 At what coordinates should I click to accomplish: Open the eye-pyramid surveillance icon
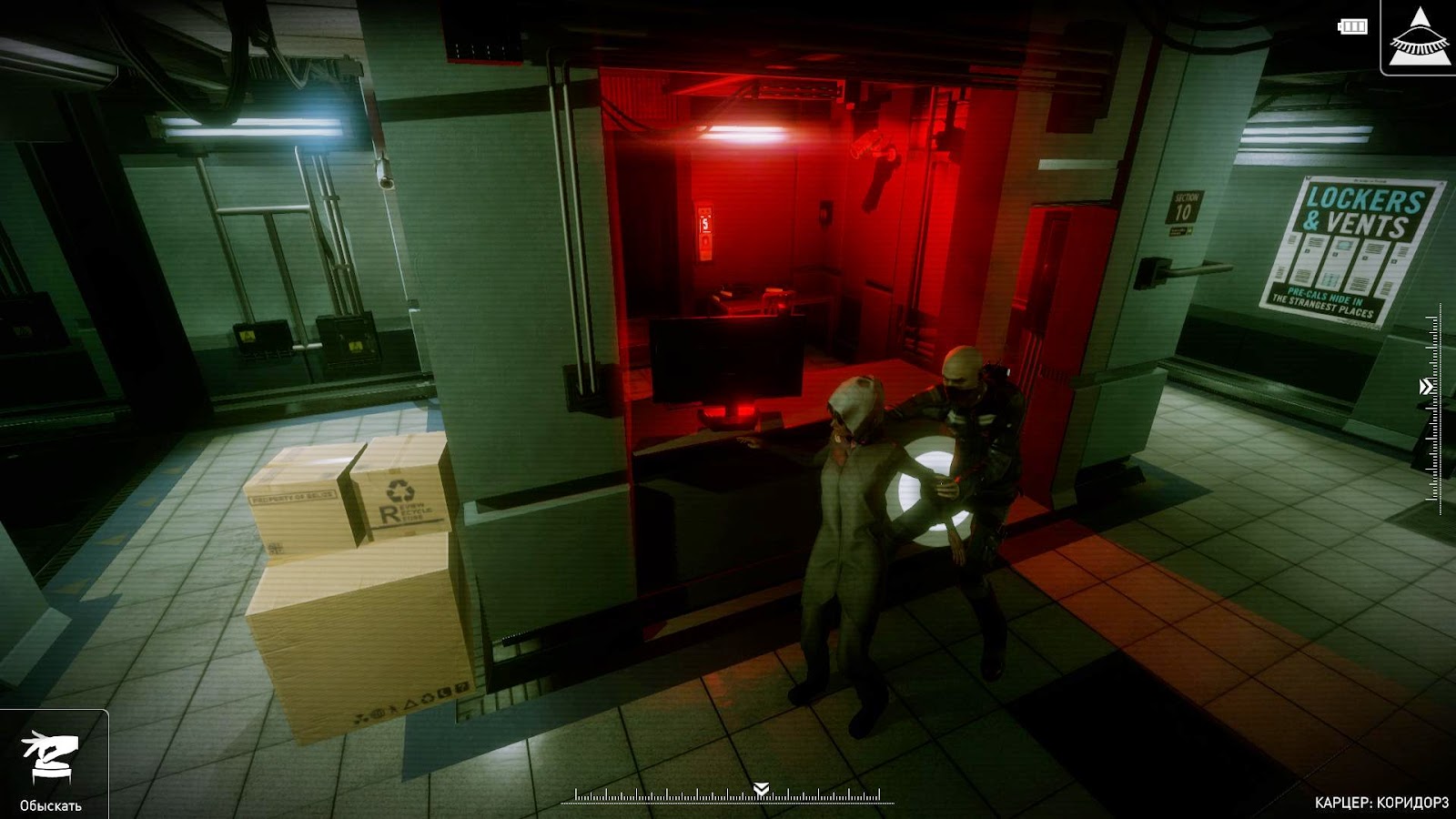[x=1420, y=36]
